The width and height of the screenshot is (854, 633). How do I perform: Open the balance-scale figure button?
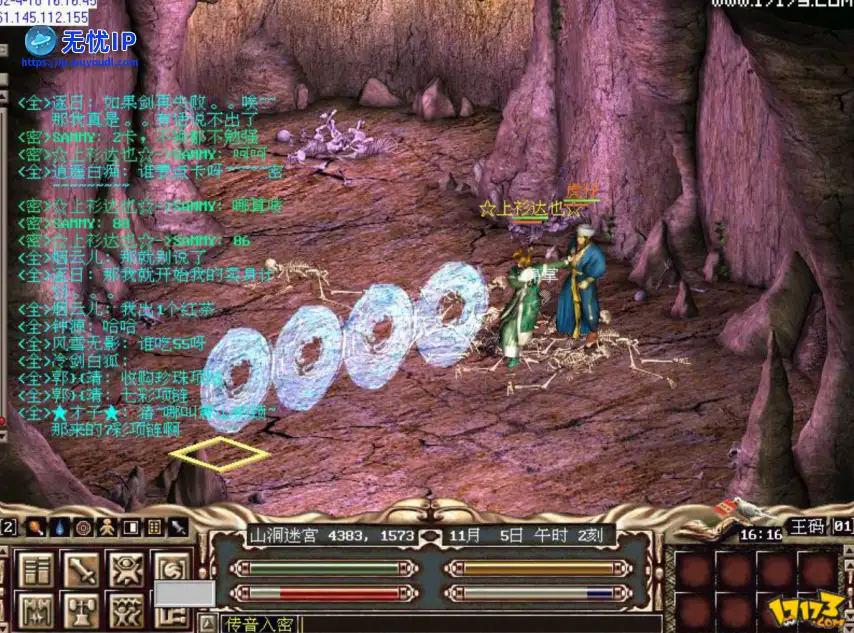click(81, 610)
